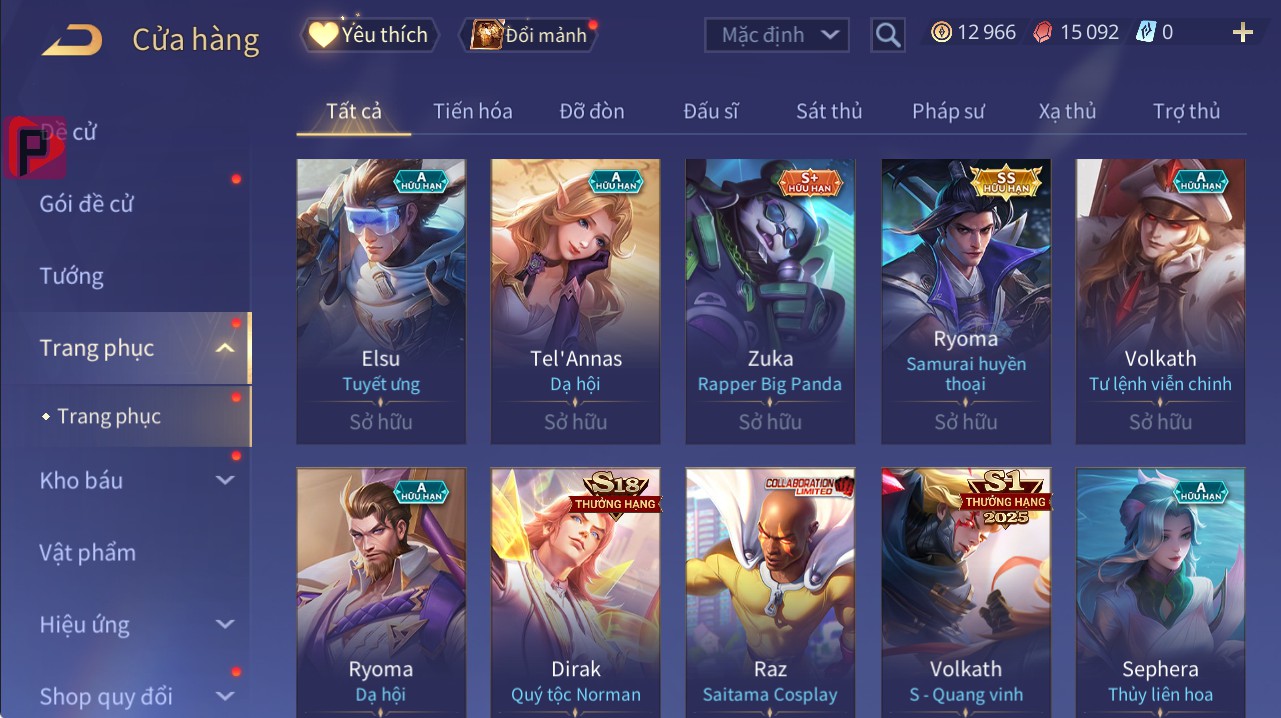Expand the Mặc định sort dropdown

pos(777,35)
